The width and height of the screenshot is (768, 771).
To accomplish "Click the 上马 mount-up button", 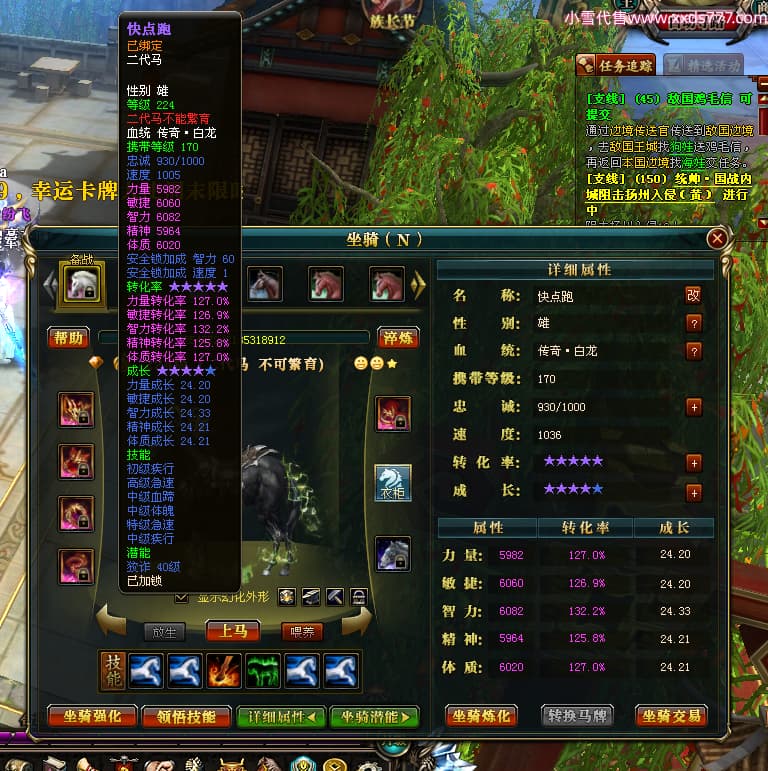I will (232, 631).
